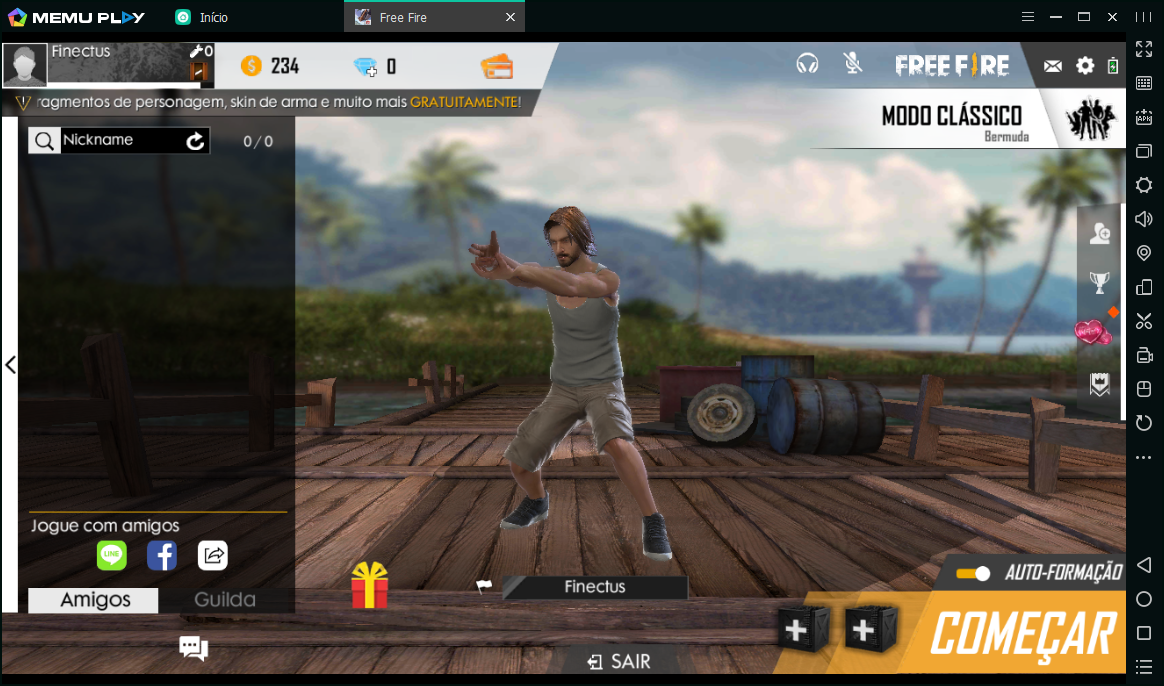Select the Amigos tab
Image resolution: width=1164 pixels, height=686 pixels.
point(95,600)
